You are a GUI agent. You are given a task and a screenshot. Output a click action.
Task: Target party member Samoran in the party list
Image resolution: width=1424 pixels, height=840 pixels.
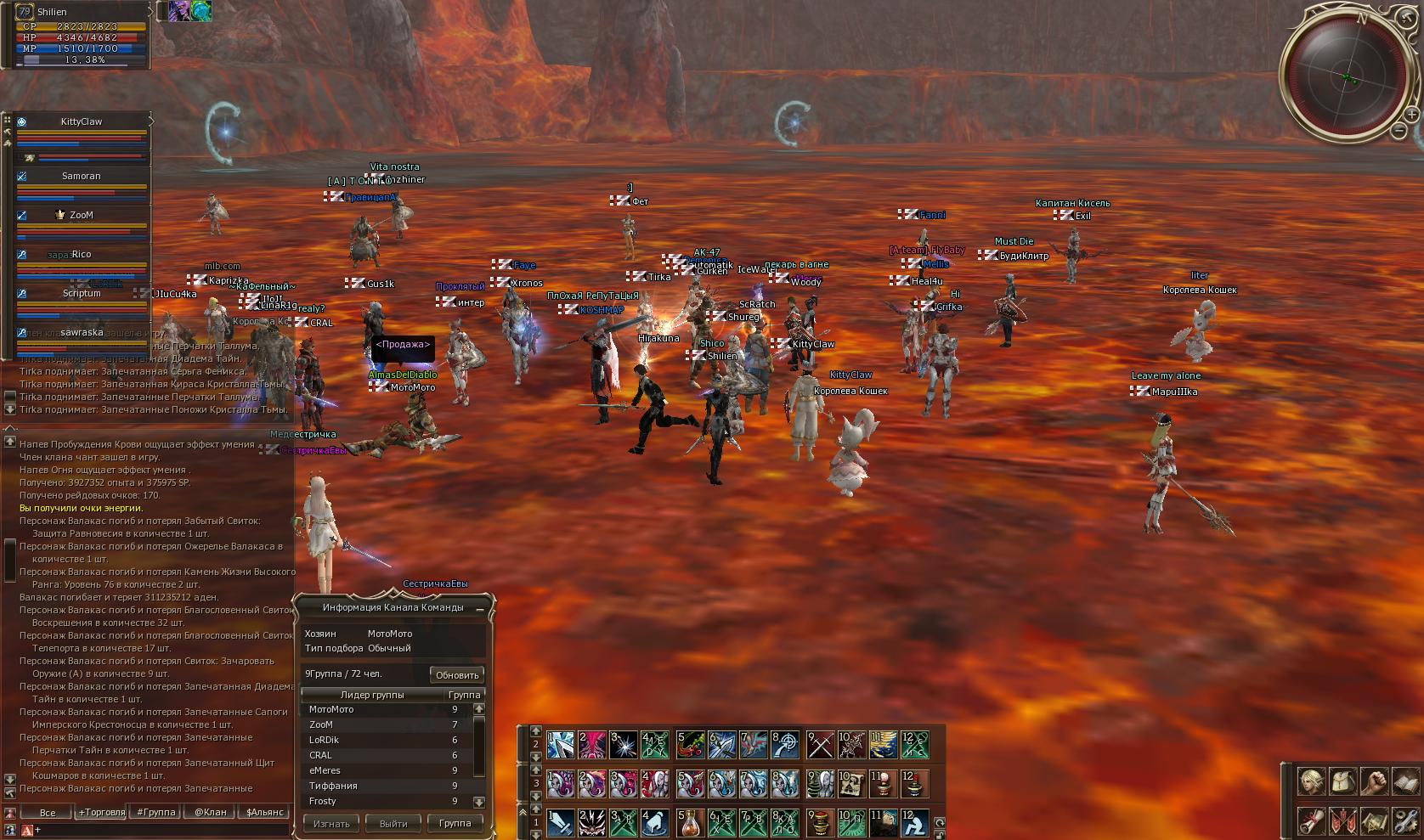(x=82, y=177)
